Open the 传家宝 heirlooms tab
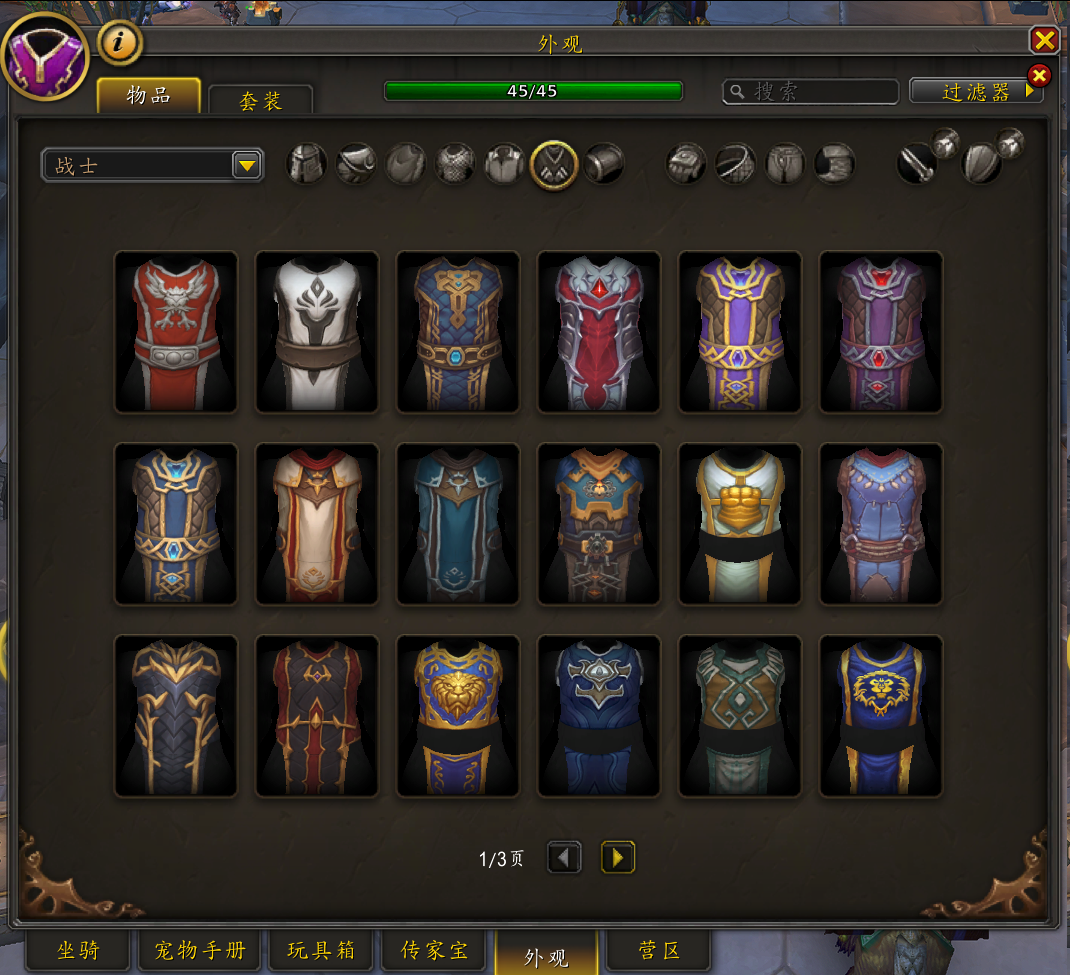1070x975 pixels. [434, 950]
